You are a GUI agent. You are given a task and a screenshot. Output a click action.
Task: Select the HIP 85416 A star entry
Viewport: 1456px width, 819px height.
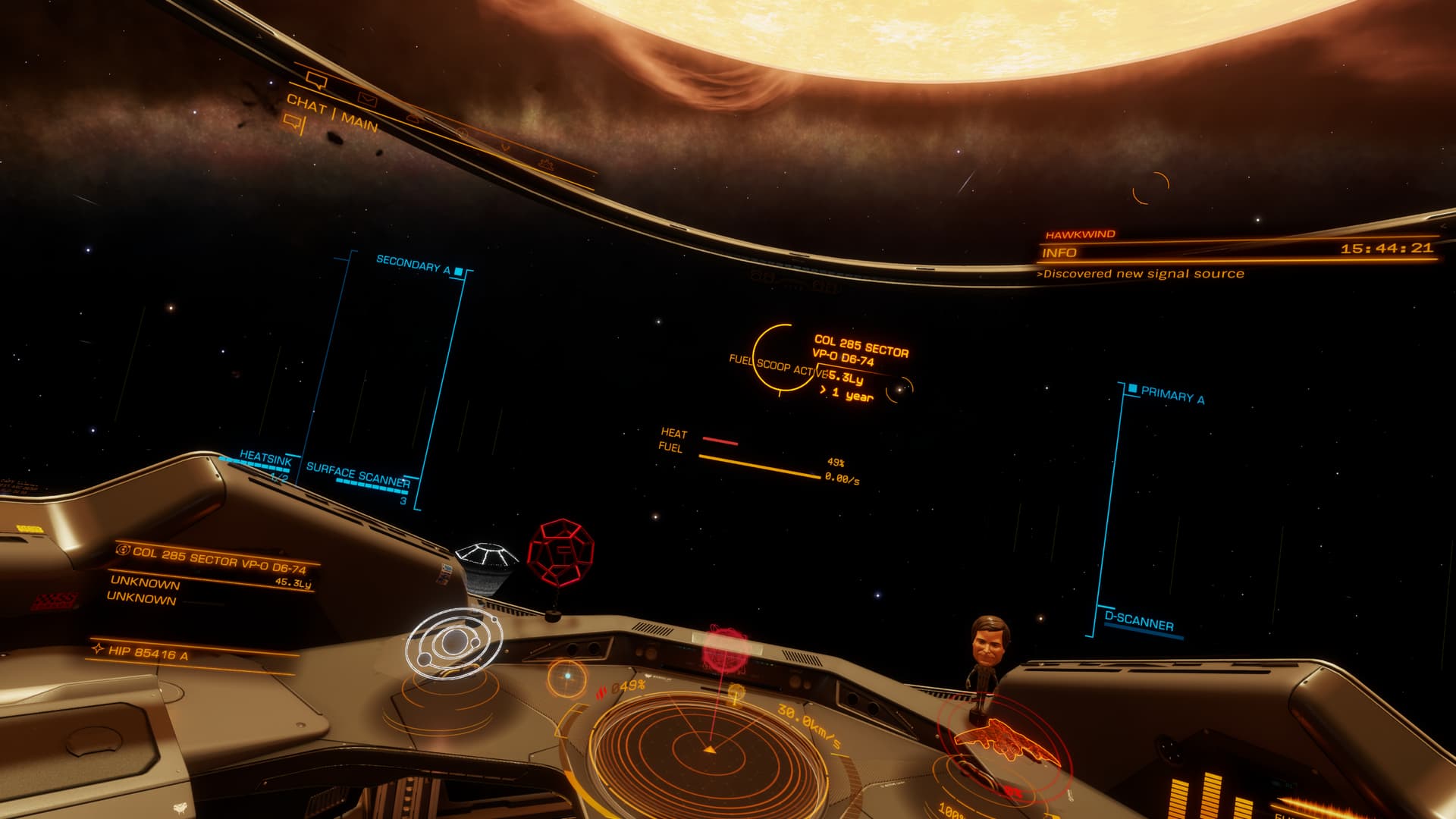pos(148,653)
